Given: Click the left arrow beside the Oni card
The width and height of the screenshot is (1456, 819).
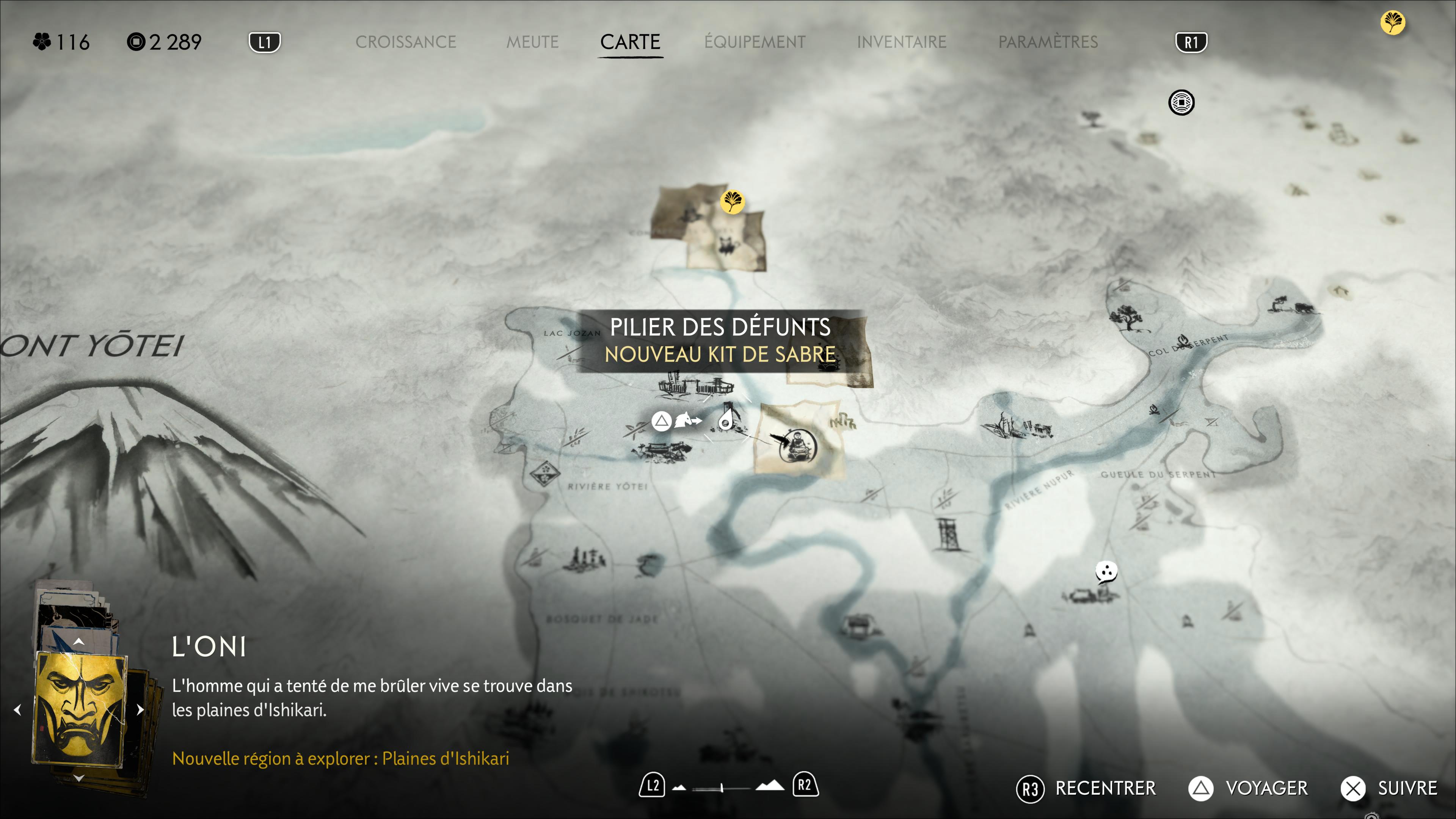Looking at the screenshot, I should [18, 709].
